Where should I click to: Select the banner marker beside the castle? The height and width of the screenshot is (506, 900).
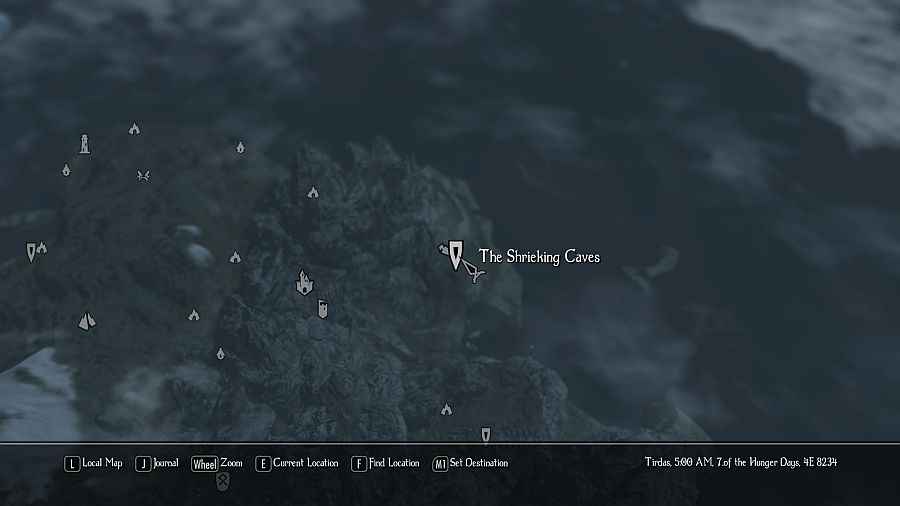tap(322, 309)
